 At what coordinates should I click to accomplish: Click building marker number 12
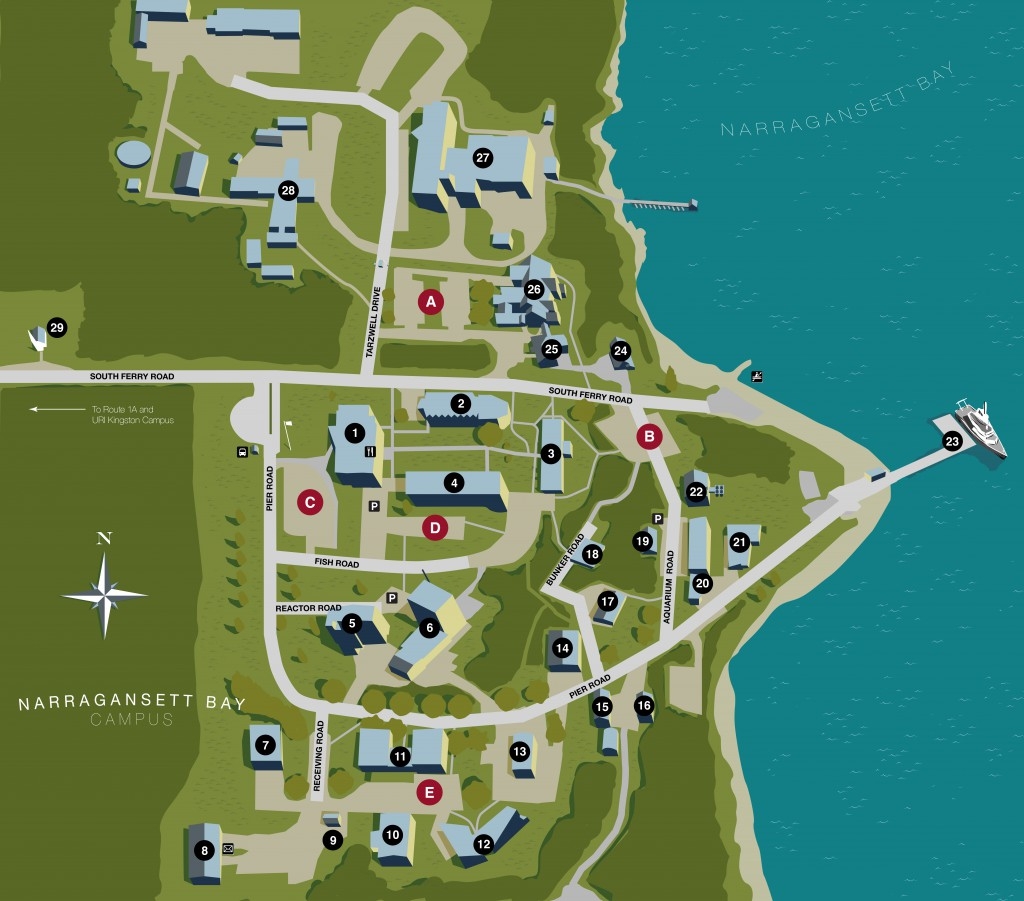[483, 844]
